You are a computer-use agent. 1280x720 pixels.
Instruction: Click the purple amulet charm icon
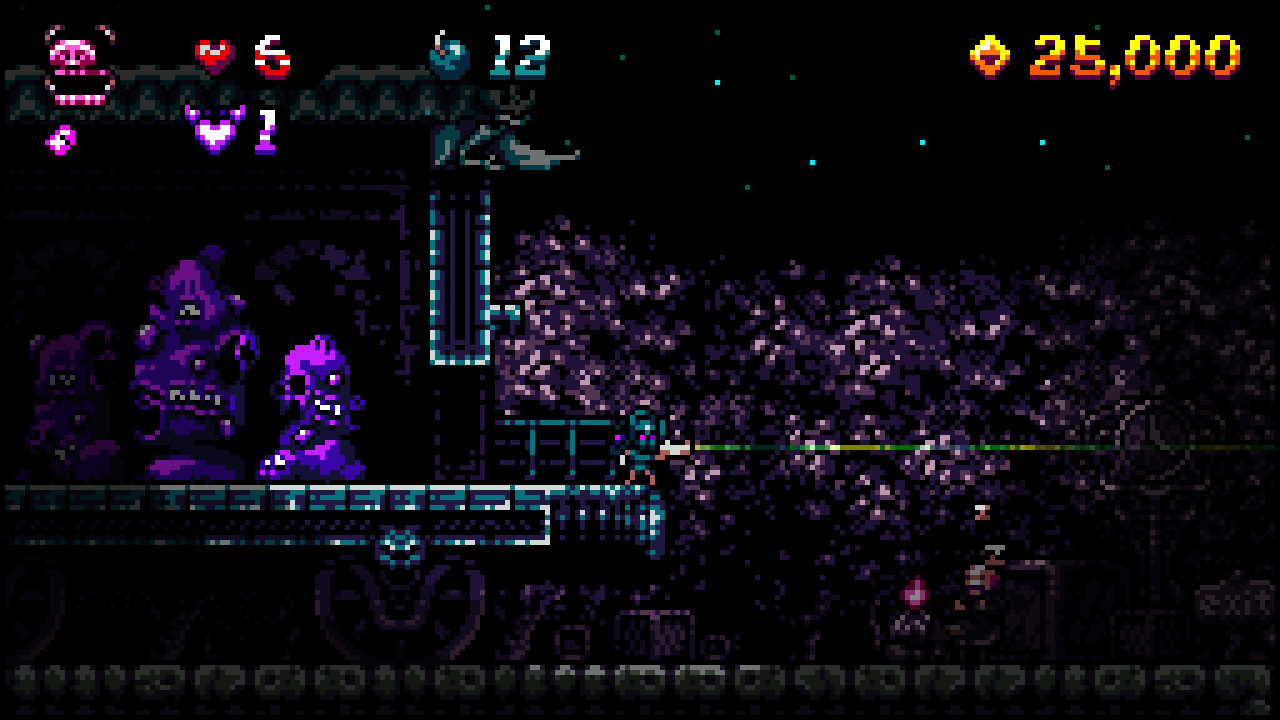click(x=211, y=130)
